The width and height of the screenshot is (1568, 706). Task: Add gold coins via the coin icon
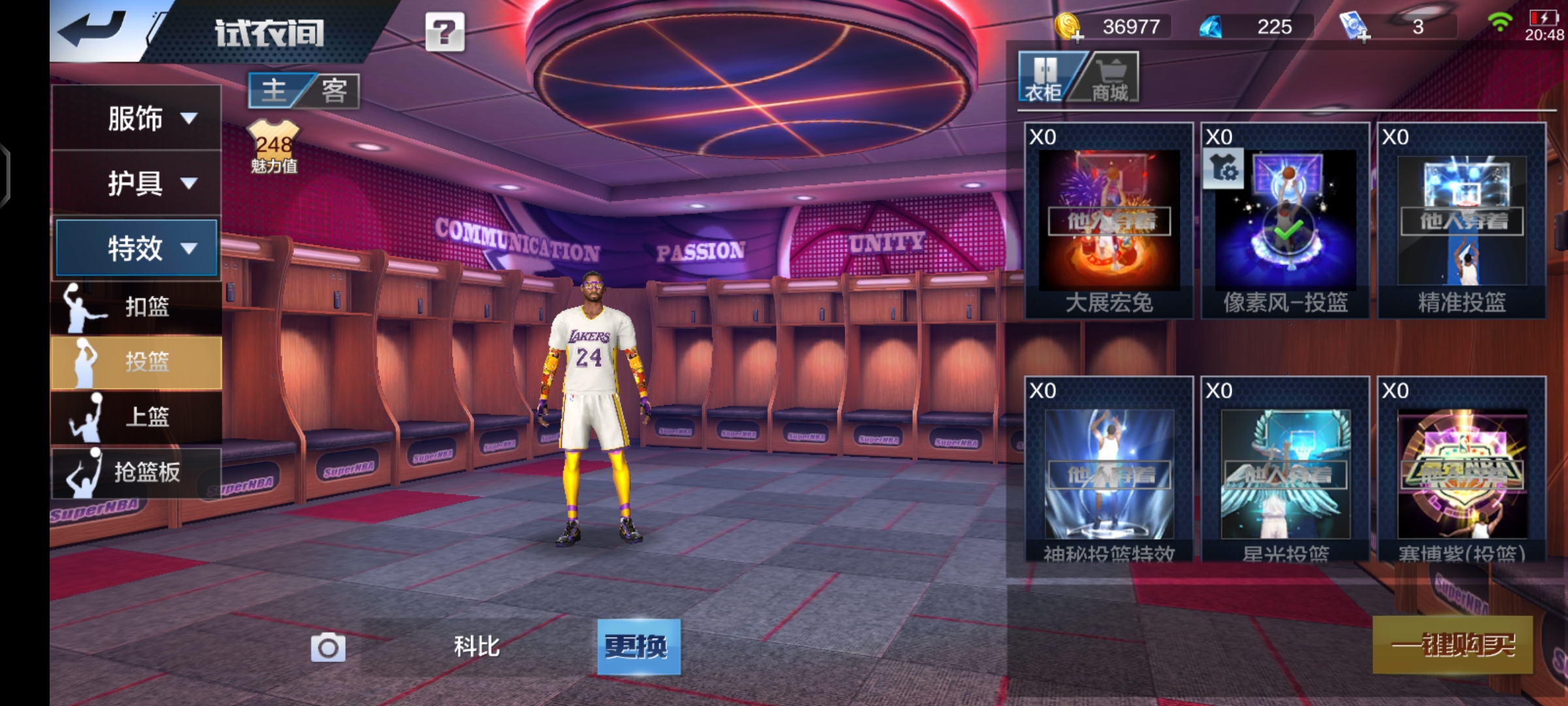(1068, 27)
